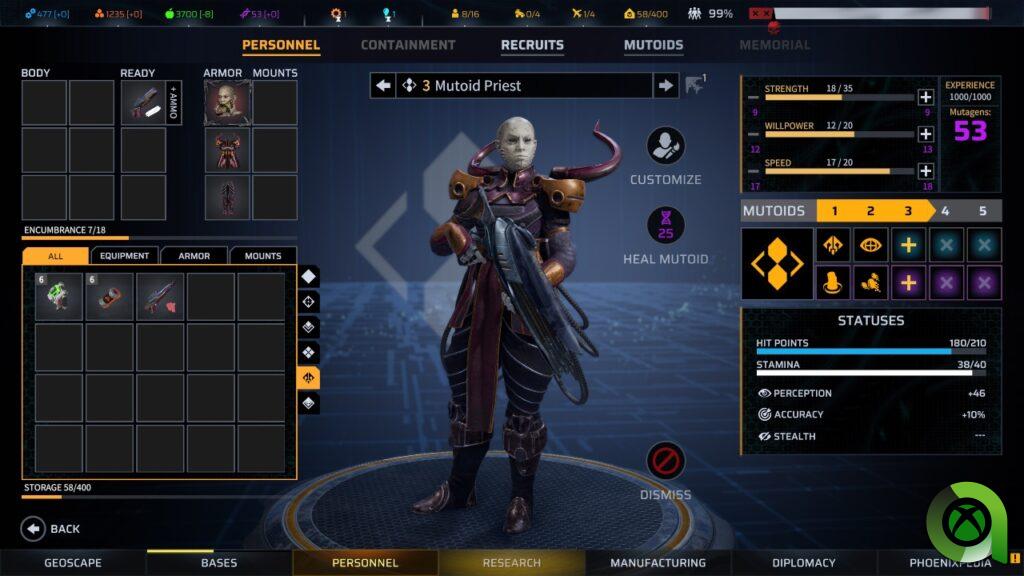Open the Research screen

512,563
